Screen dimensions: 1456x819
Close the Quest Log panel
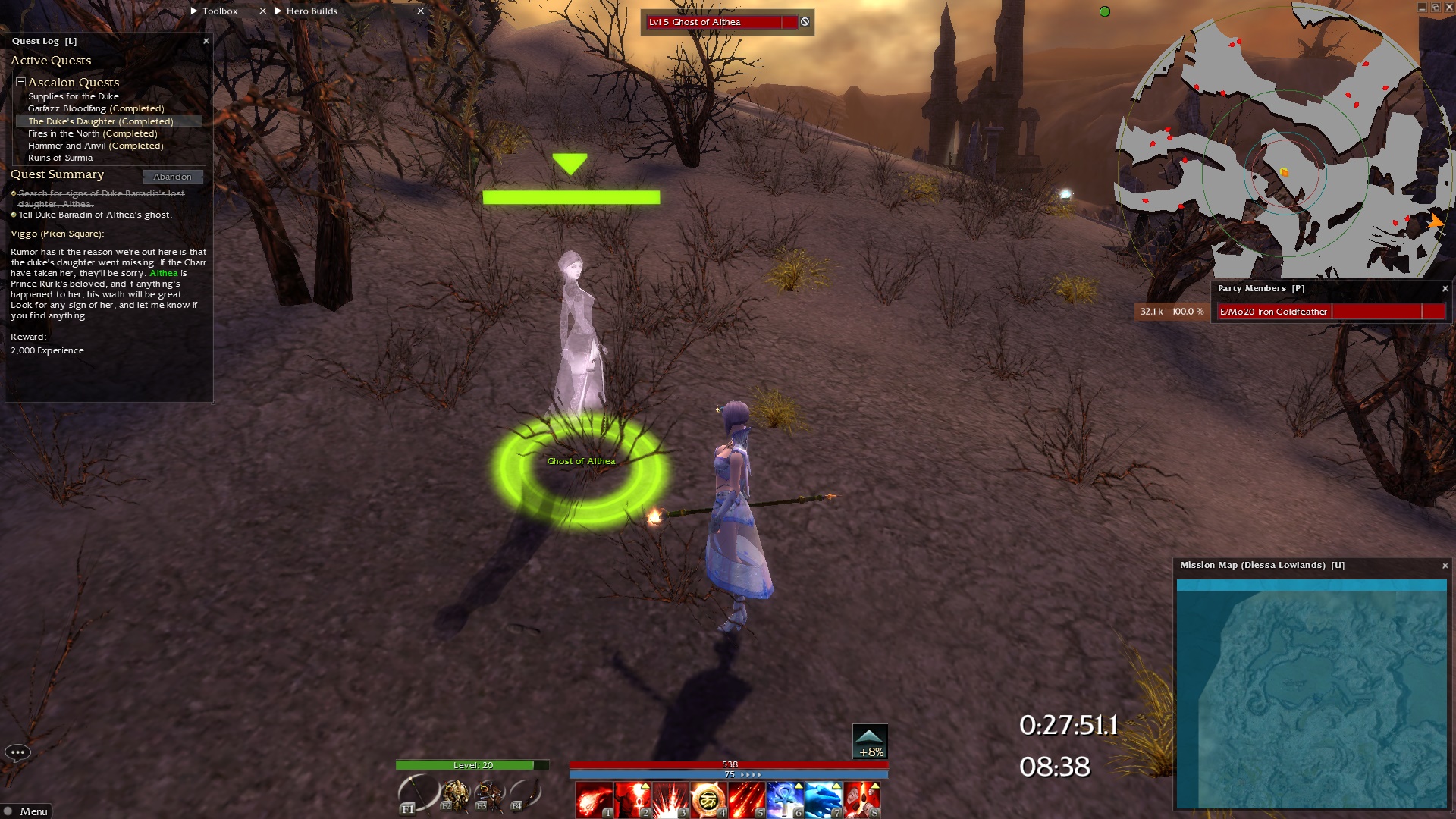[206, 41]
